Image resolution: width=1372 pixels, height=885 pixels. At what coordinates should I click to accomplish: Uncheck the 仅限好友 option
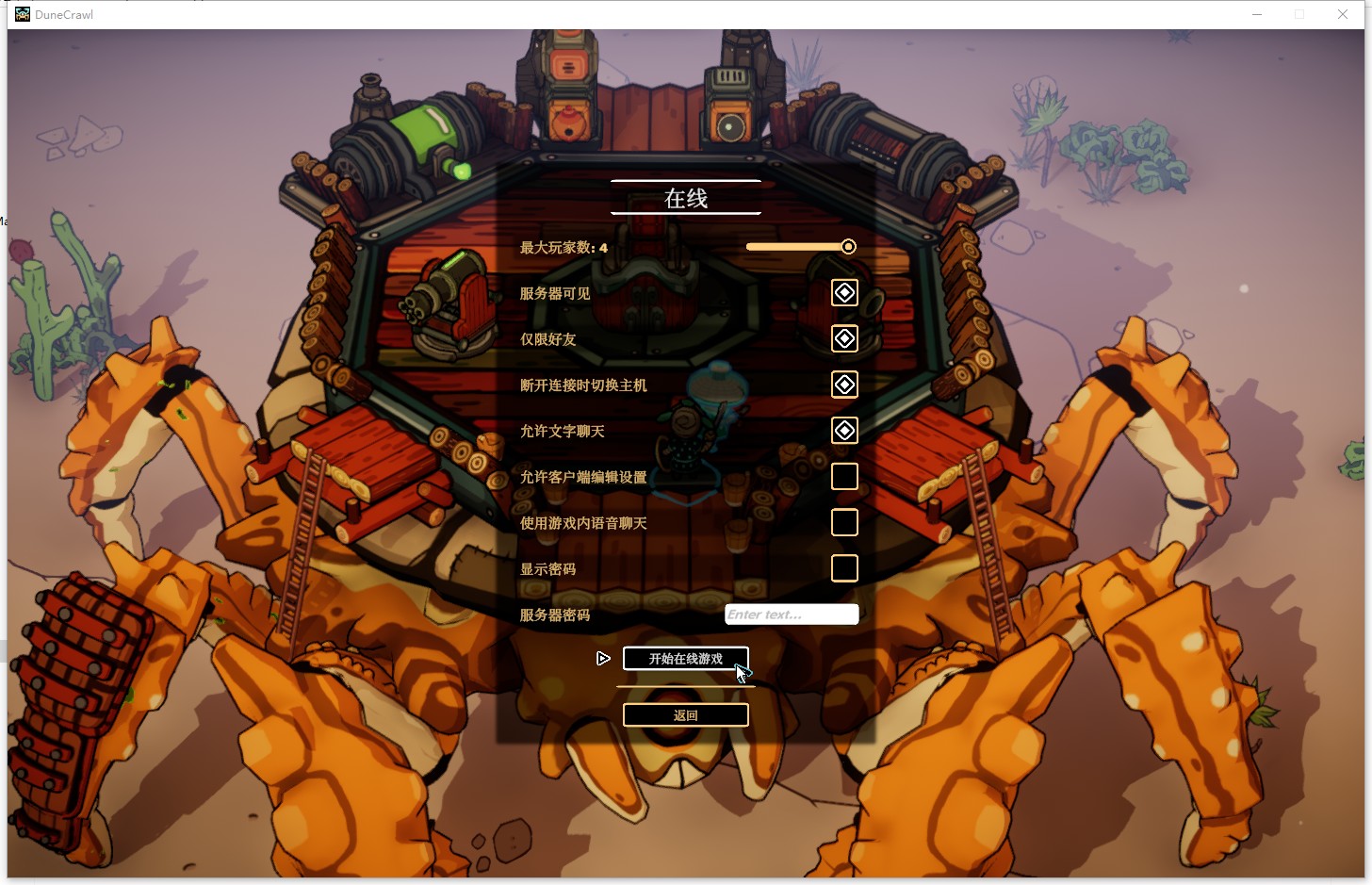click(x=844, y=338)
